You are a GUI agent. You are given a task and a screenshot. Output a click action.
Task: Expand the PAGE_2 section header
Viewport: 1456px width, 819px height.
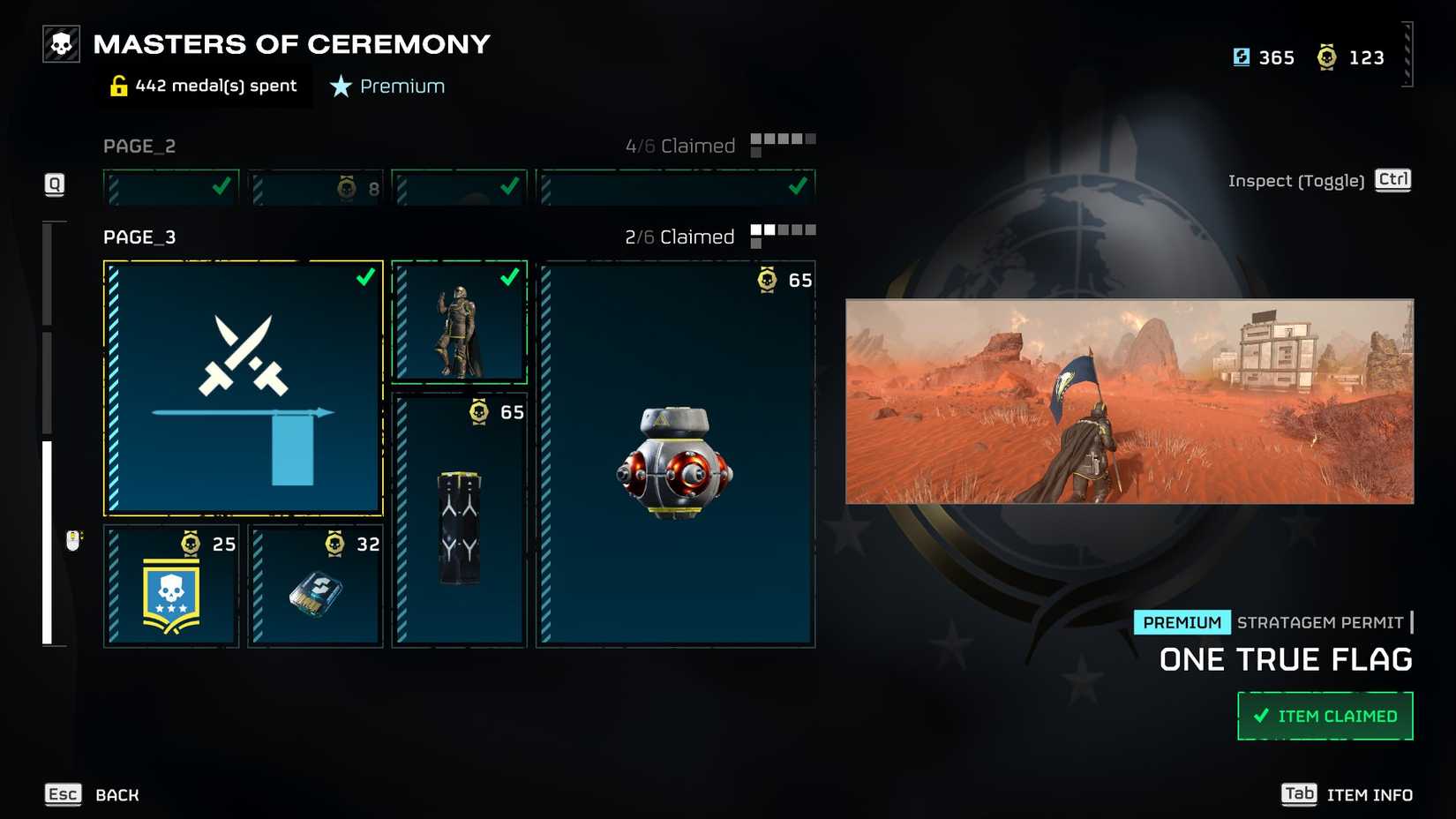(139, 146)
